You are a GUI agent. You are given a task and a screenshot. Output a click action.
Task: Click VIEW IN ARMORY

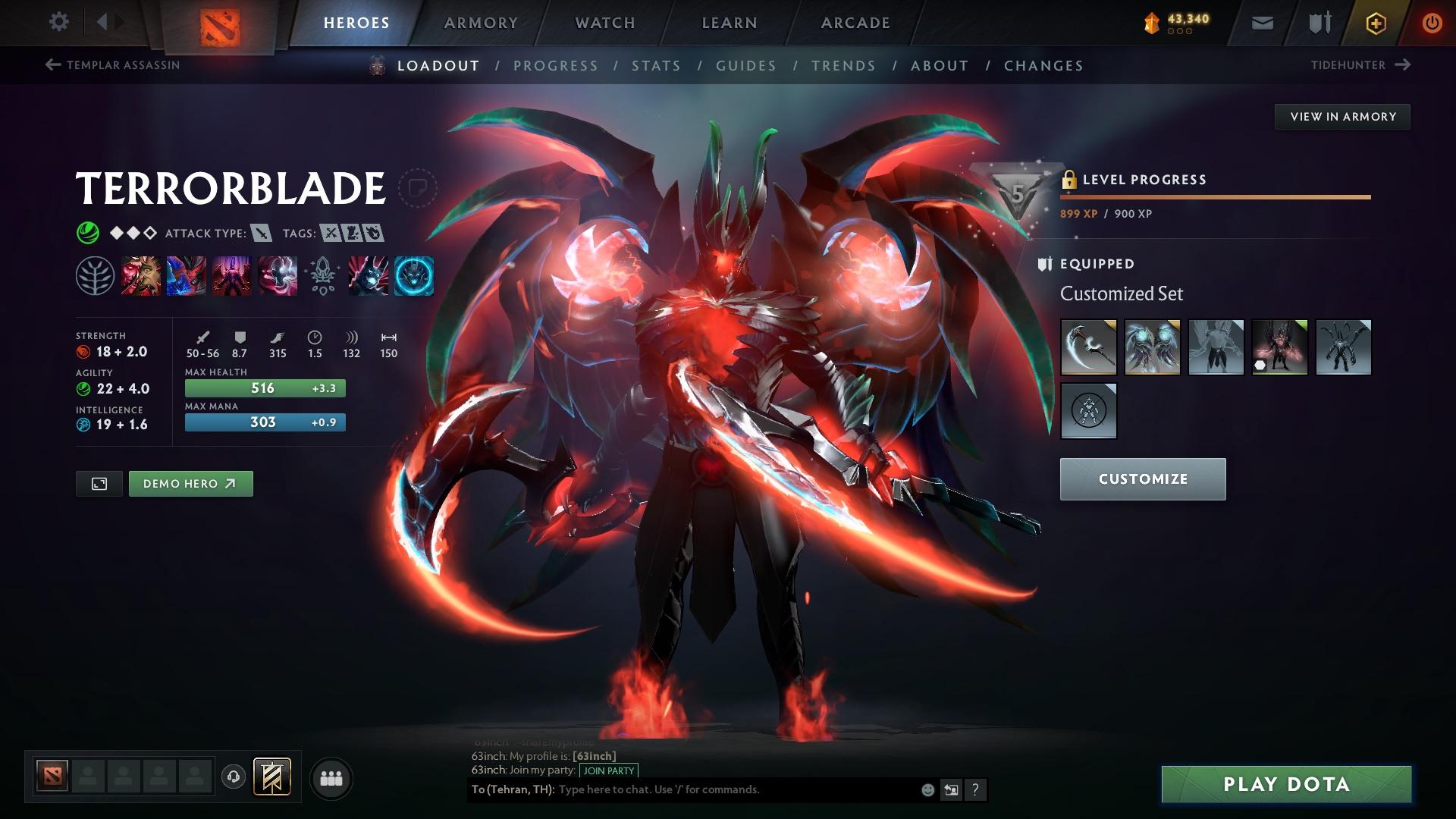(x=1342, y=116)
